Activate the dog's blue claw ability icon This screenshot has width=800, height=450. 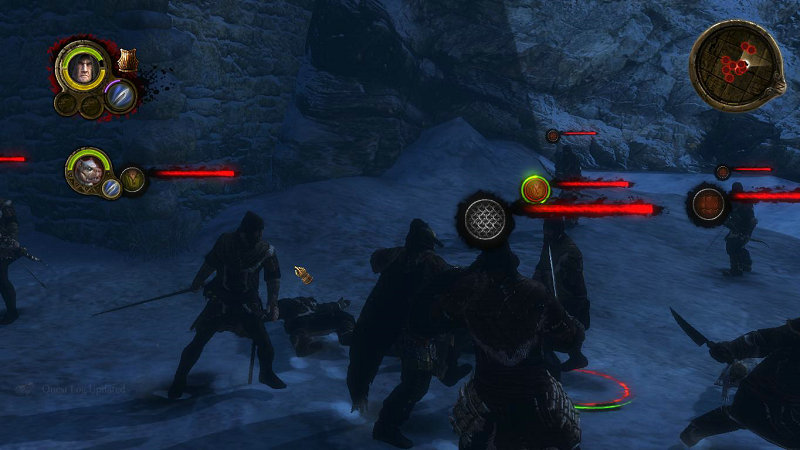[x=111, y=188]
